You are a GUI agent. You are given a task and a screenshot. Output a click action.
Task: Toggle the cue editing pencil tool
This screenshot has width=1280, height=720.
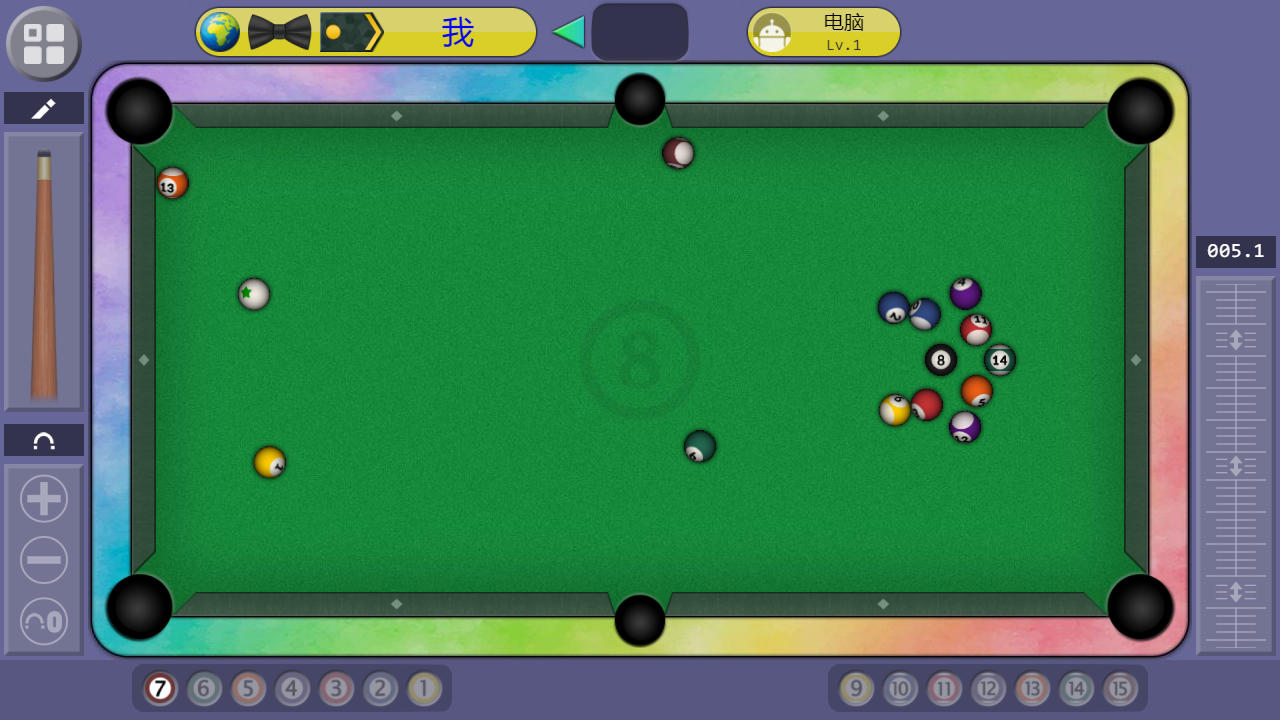click(43, 107)
